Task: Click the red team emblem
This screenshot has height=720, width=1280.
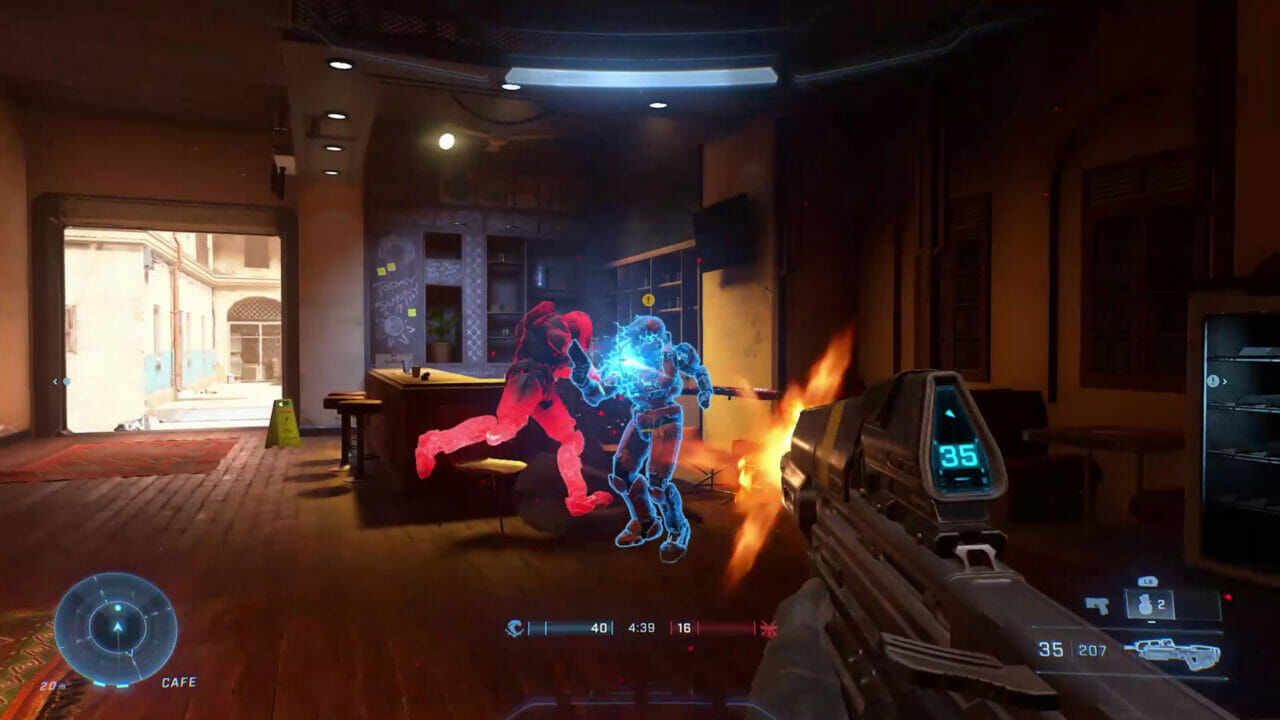Action: click(768, 628)
